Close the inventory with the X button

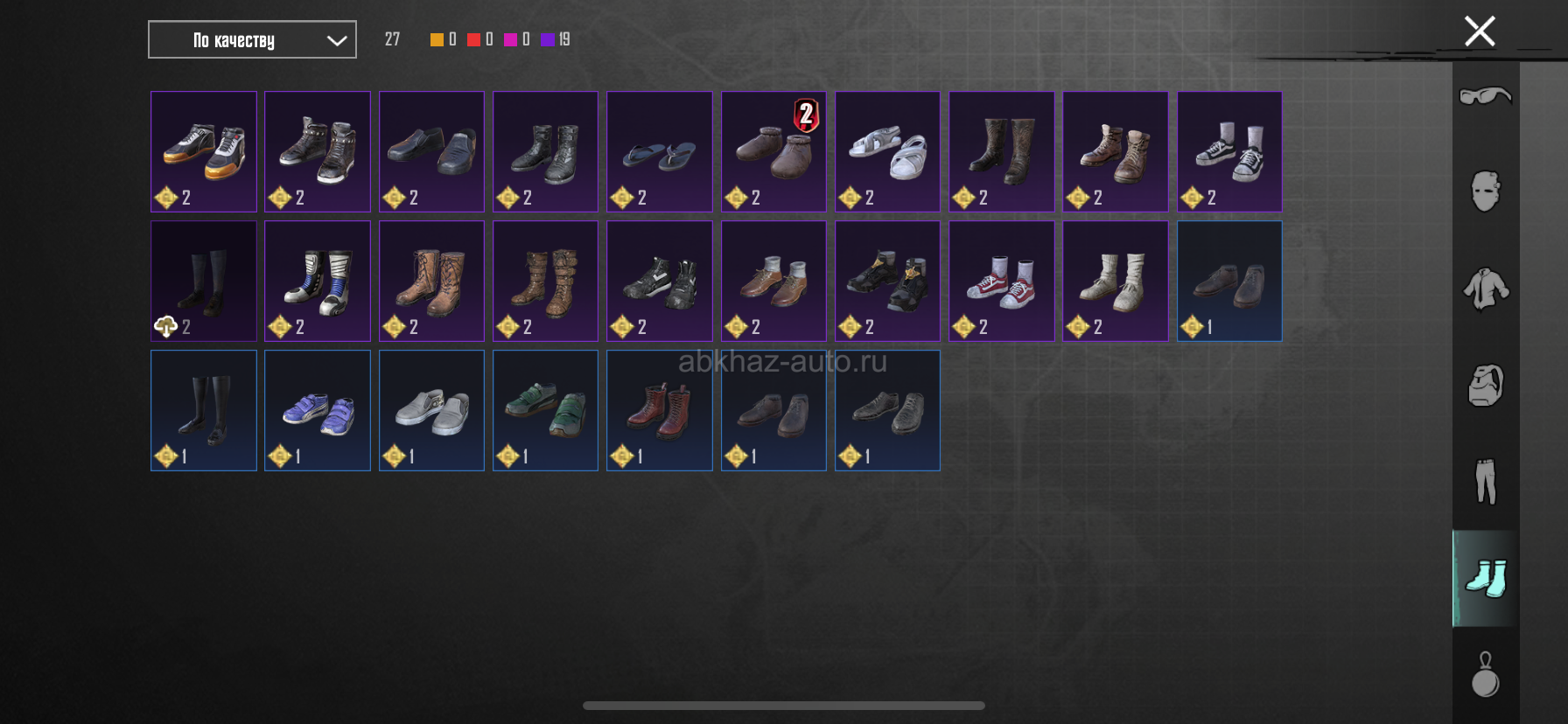click(1480, 31)
